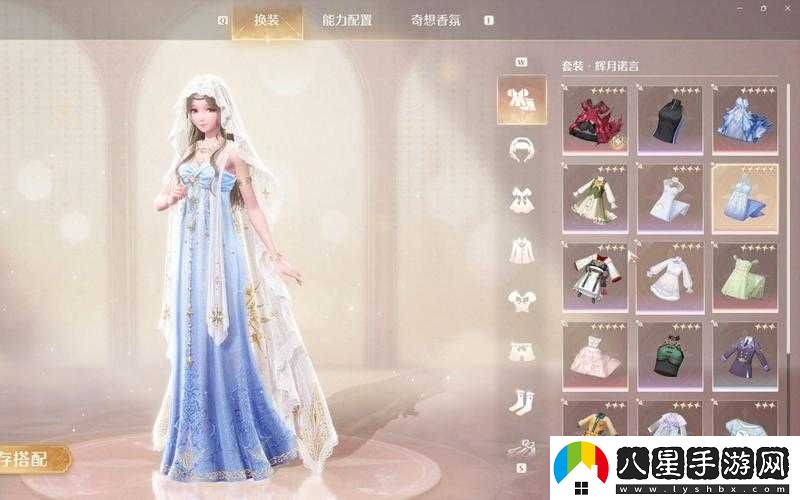The image size is (800, 500).
Task: Choose the hair category icon
Action: point(521,149)
